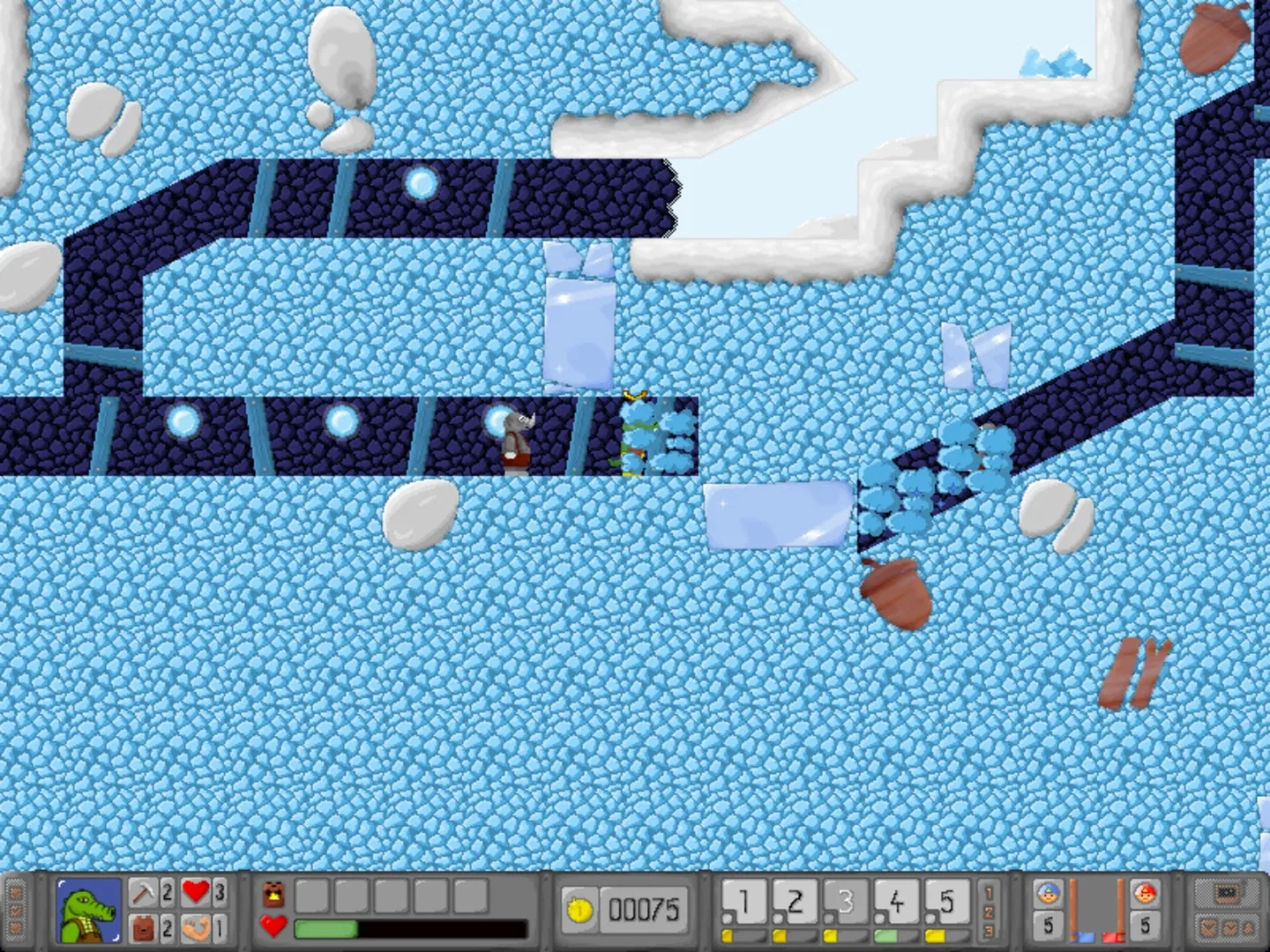Click the backpack inventory icon showing 2
This screenshot has height=952, width=1270.
point(144,927)
